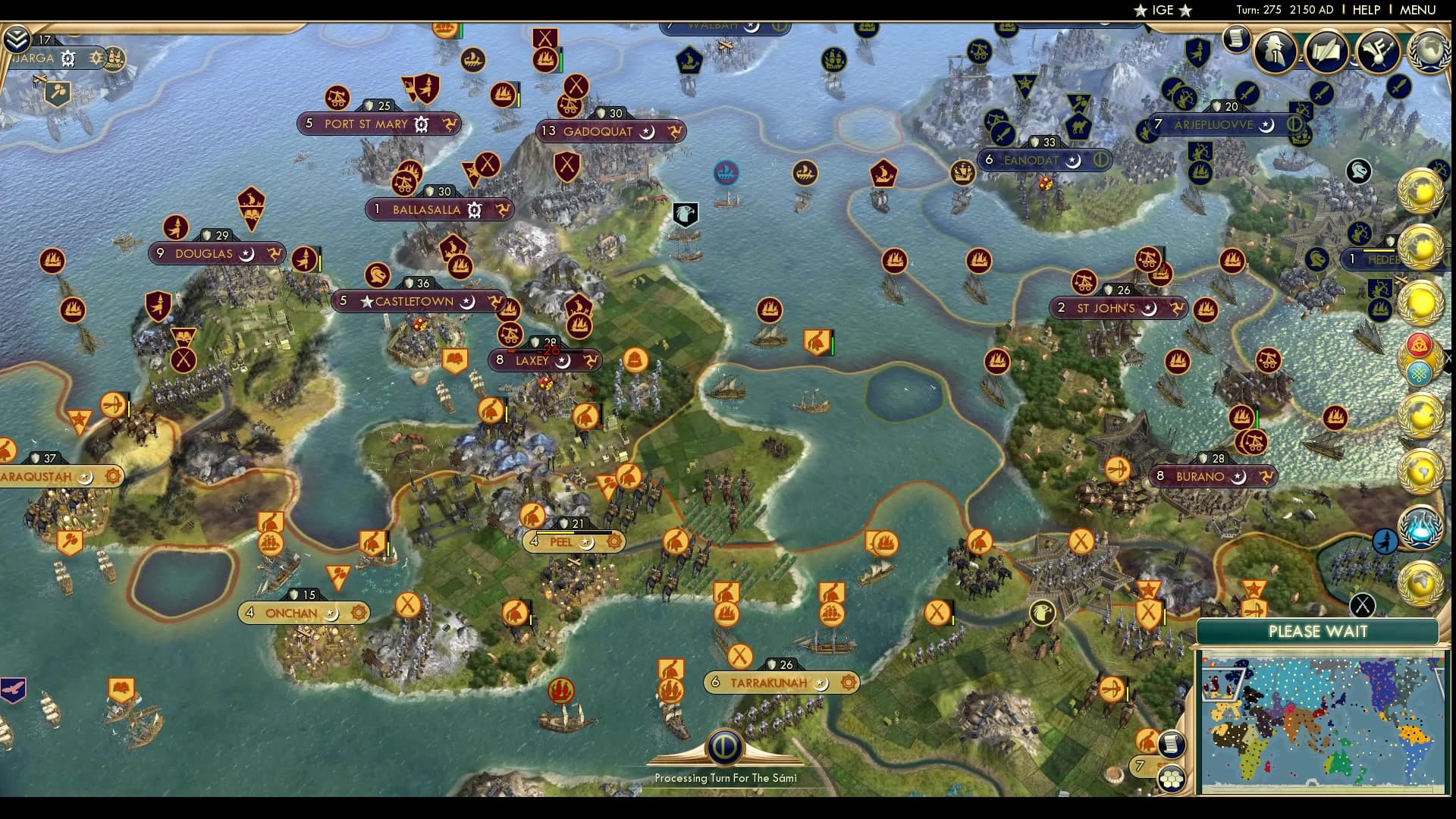Open Social Policies with the scroll-and-quill icon
1456x819 pixels.
(1327, 52)
